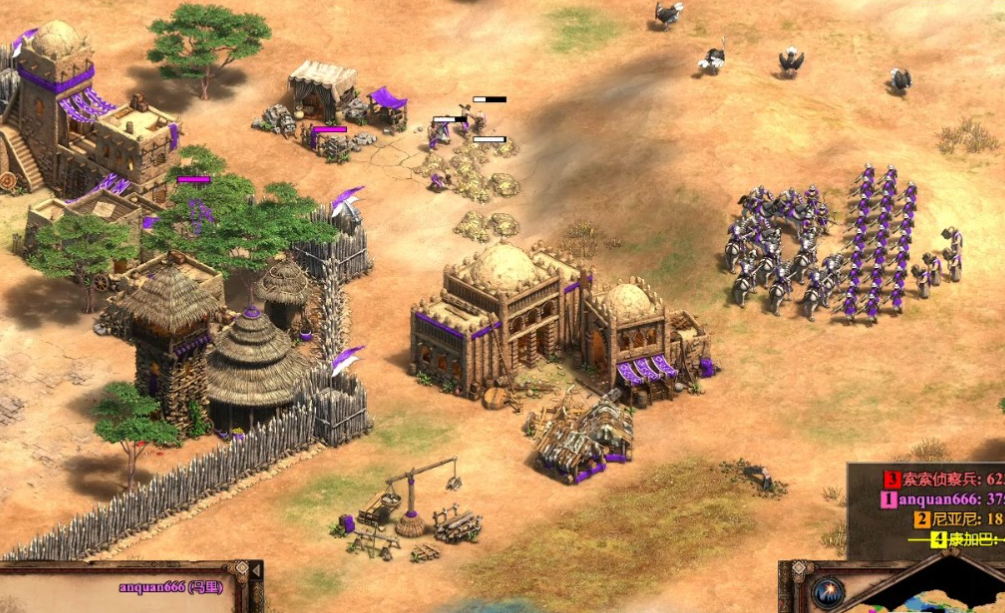1005x613 pixels.
Task: Pick the orange player 2 score row
Action: pos(957,519)
